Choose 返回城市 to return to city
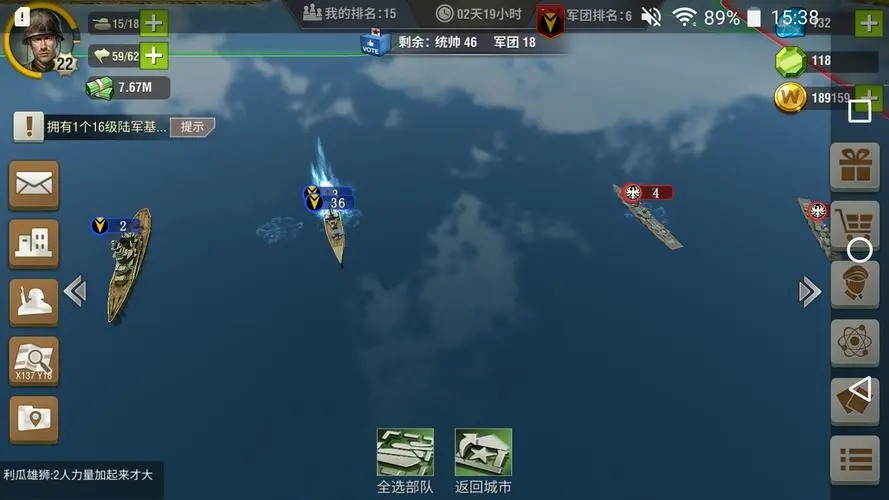Screen dimensions: 889x500 pos(483,460)
